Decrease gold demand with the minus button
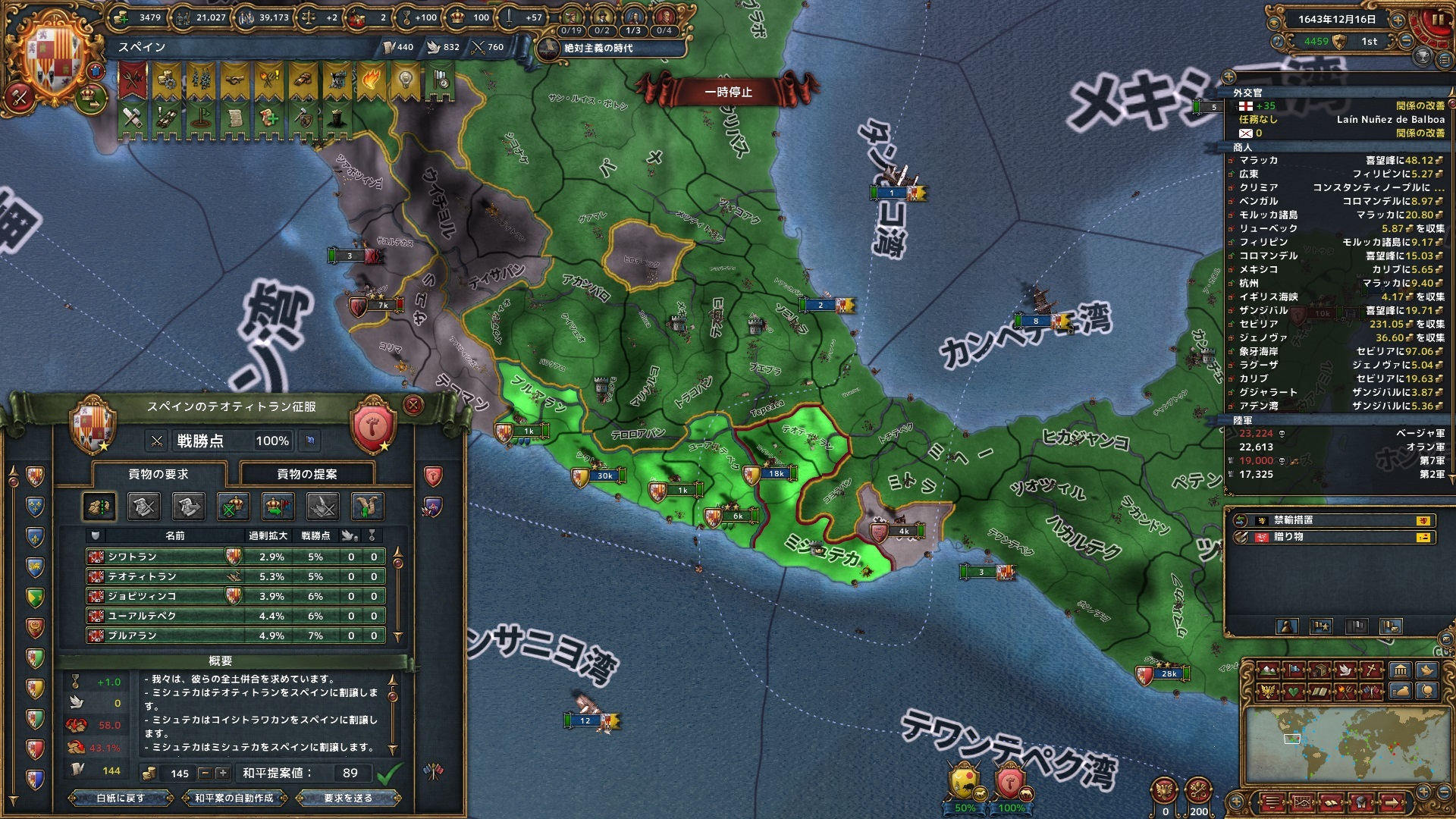The width and height of the screenshot is (1456, 819). click(x=205, y=773)
